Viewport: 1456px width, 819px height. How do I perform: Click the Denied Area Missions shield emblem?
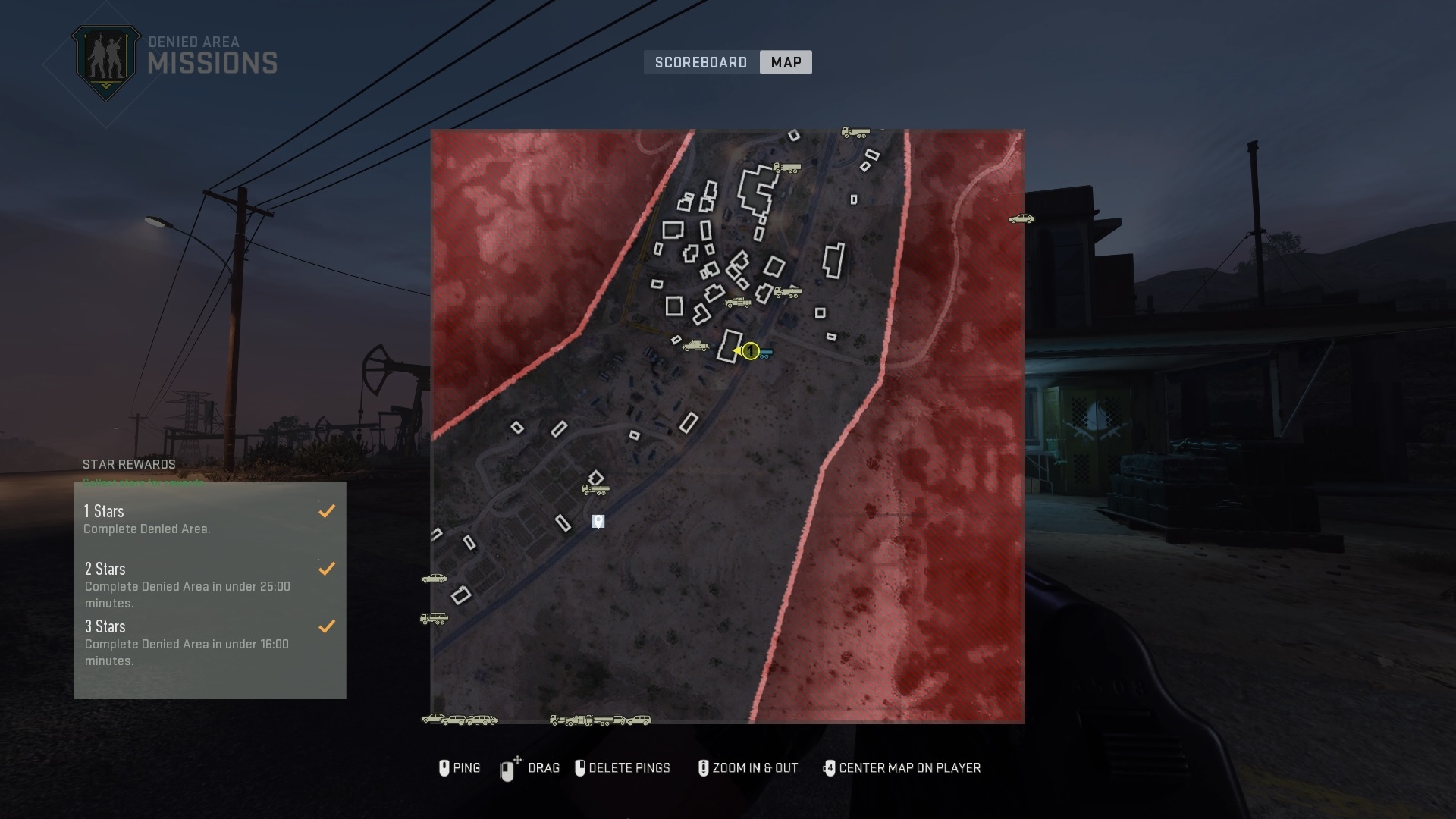(106, 55)
